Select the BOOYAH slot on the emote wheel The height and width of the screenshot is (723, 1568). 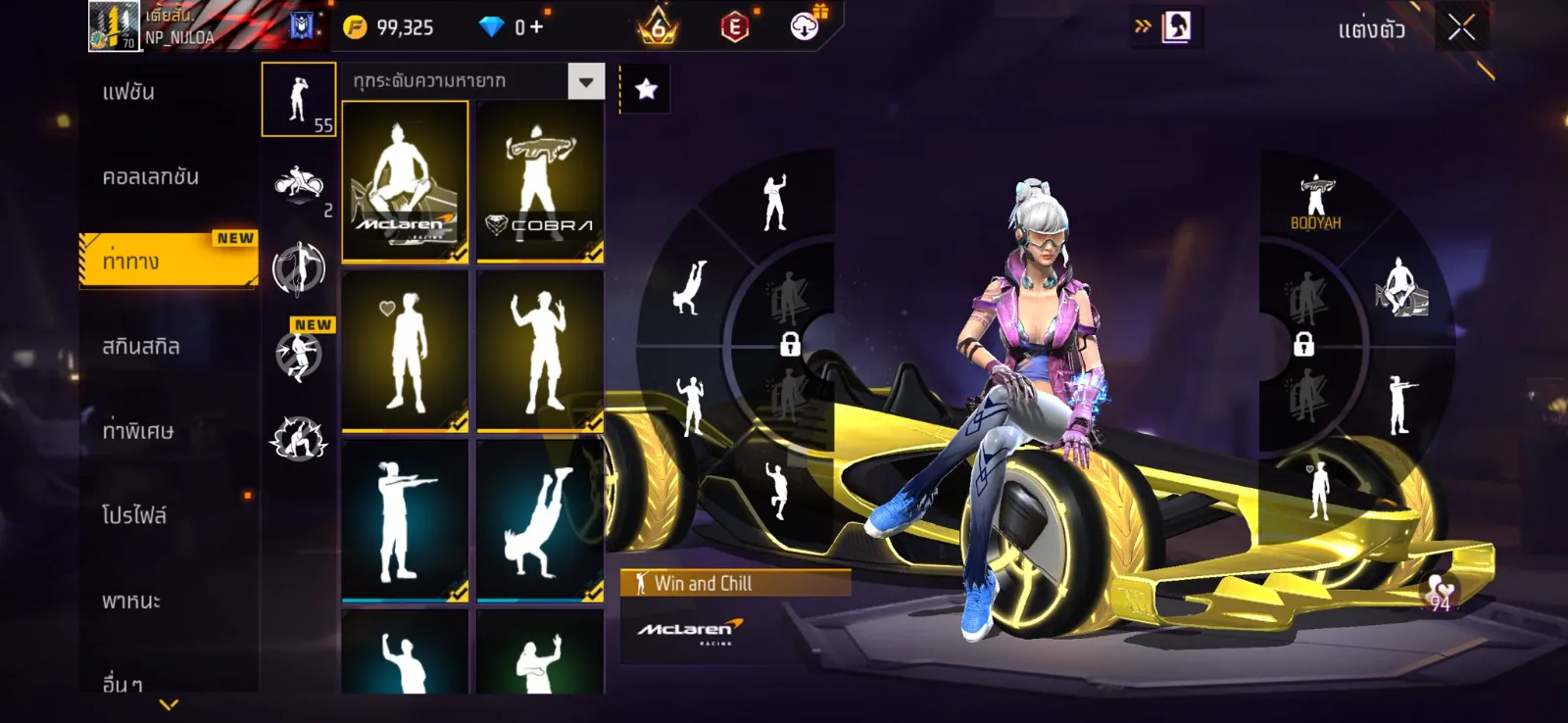click(x=1315, y=203)
